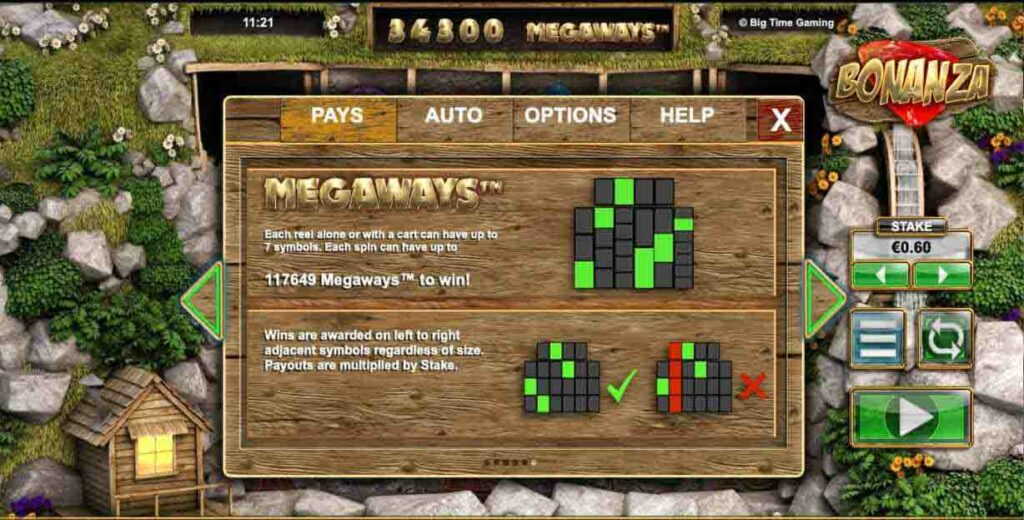Screen dimensions: 1024x520
Task: Spin the reels with the play button
Action: click(911, 416)
